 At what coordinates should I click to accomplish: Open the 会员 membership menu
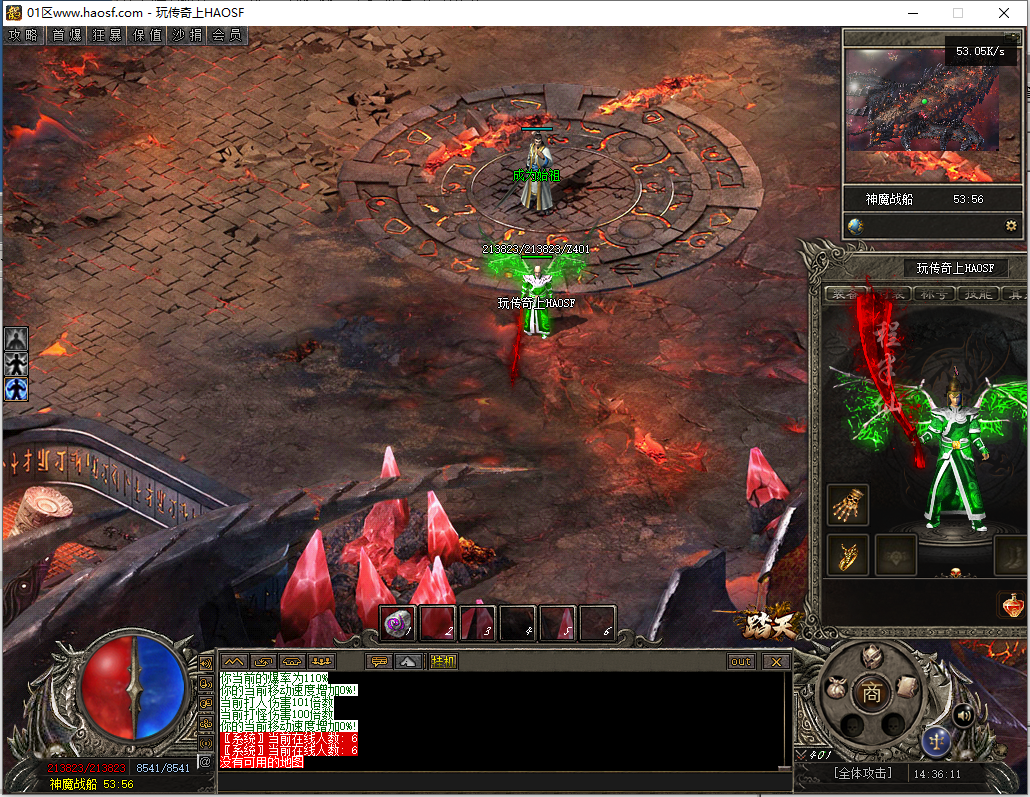tap(227, 35)
